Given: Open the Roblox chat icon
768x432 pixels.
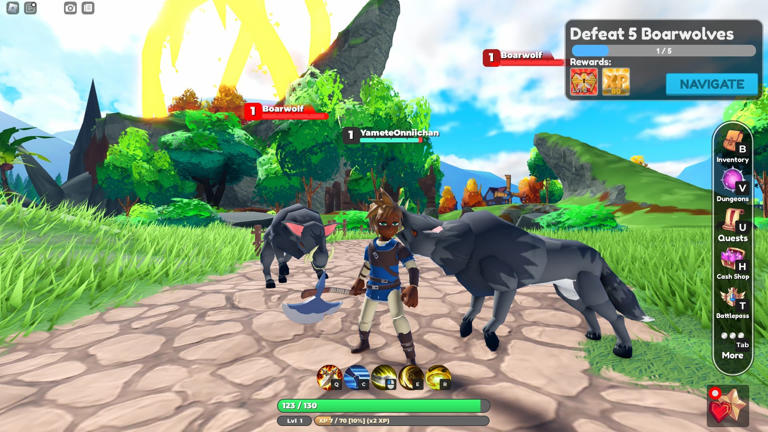Looking at the screenshot, I should click(31, 8).
